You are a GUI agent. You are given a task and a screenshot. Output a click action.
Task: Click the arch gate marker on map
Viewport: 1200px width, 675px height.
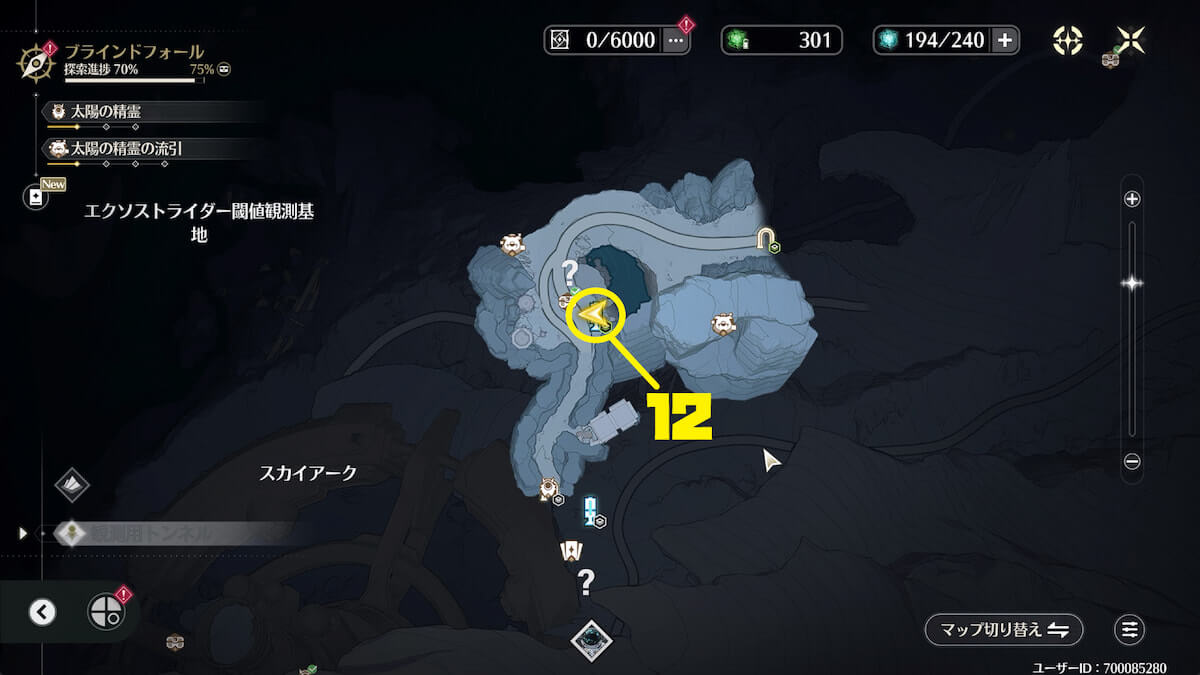[x=766, y=238]
